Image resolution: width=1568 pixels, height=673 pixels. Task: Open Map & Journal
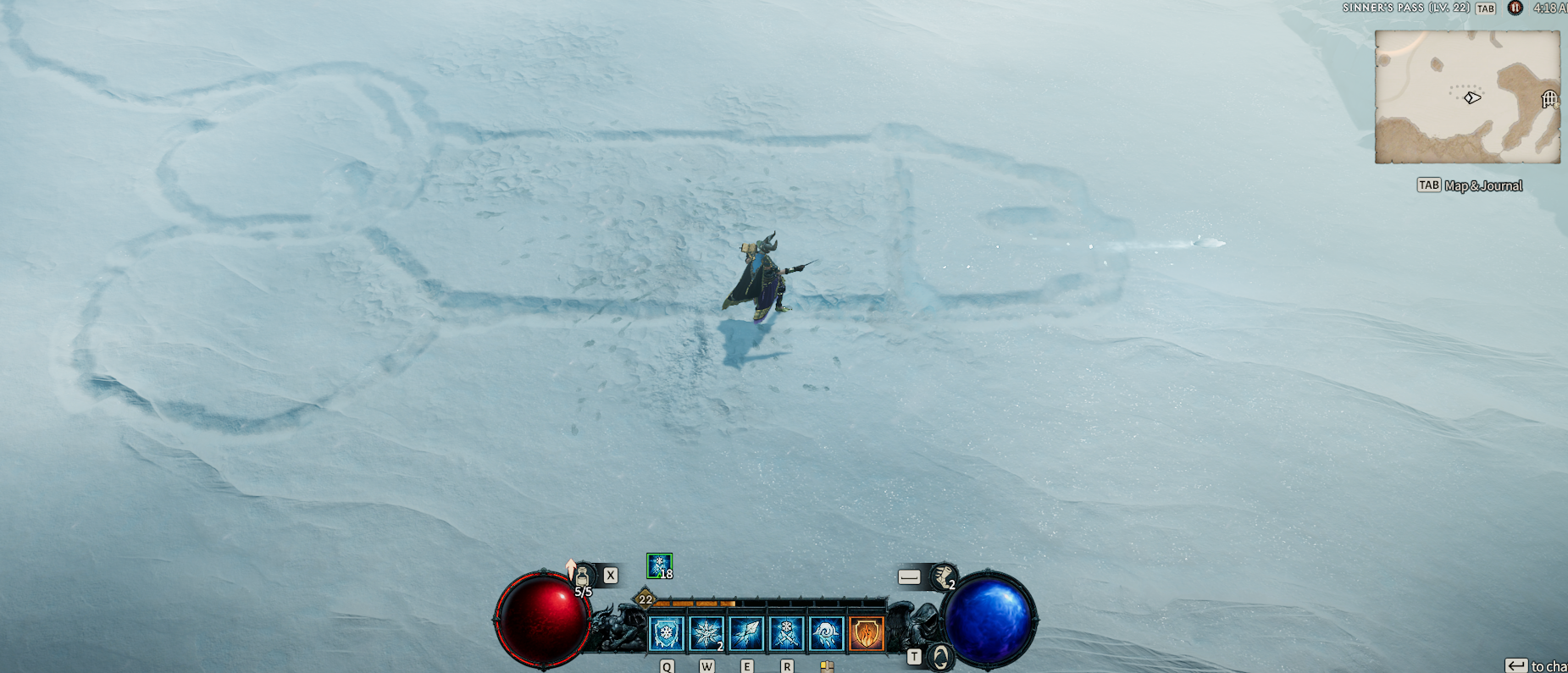[x=1470, y=185]
